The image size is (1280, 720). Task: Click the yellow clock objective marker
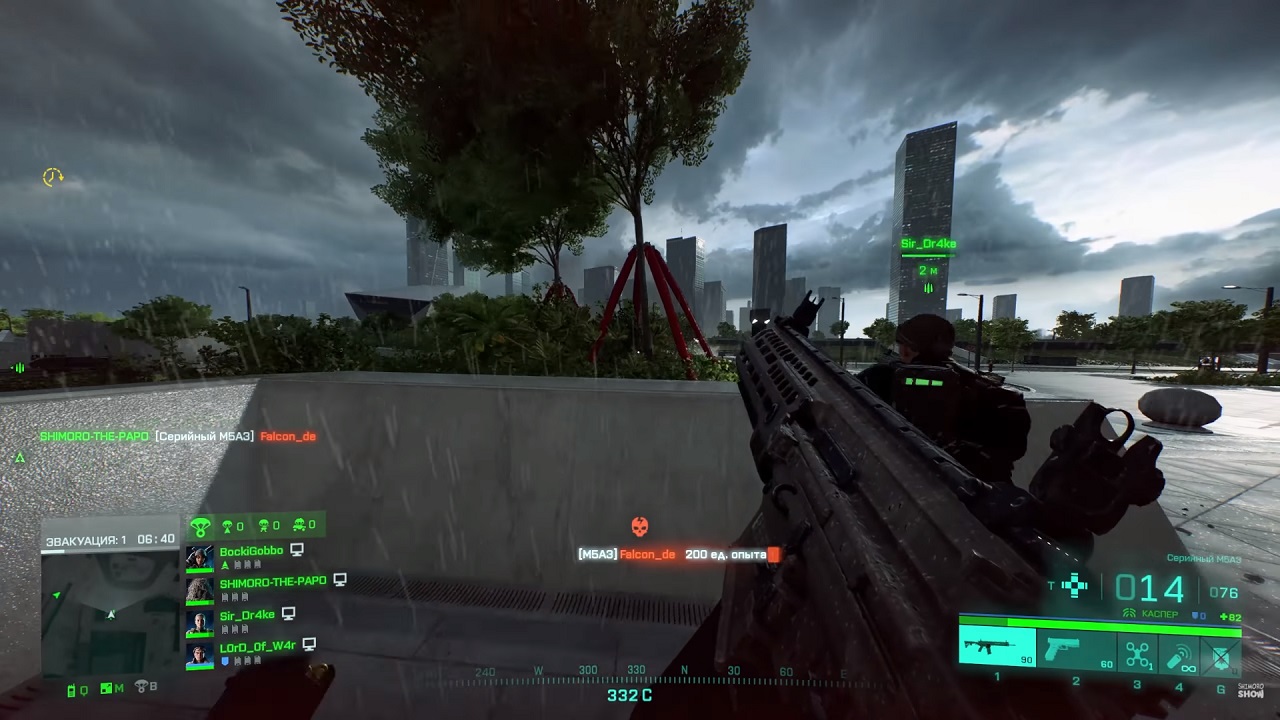(x=52, y=177)
